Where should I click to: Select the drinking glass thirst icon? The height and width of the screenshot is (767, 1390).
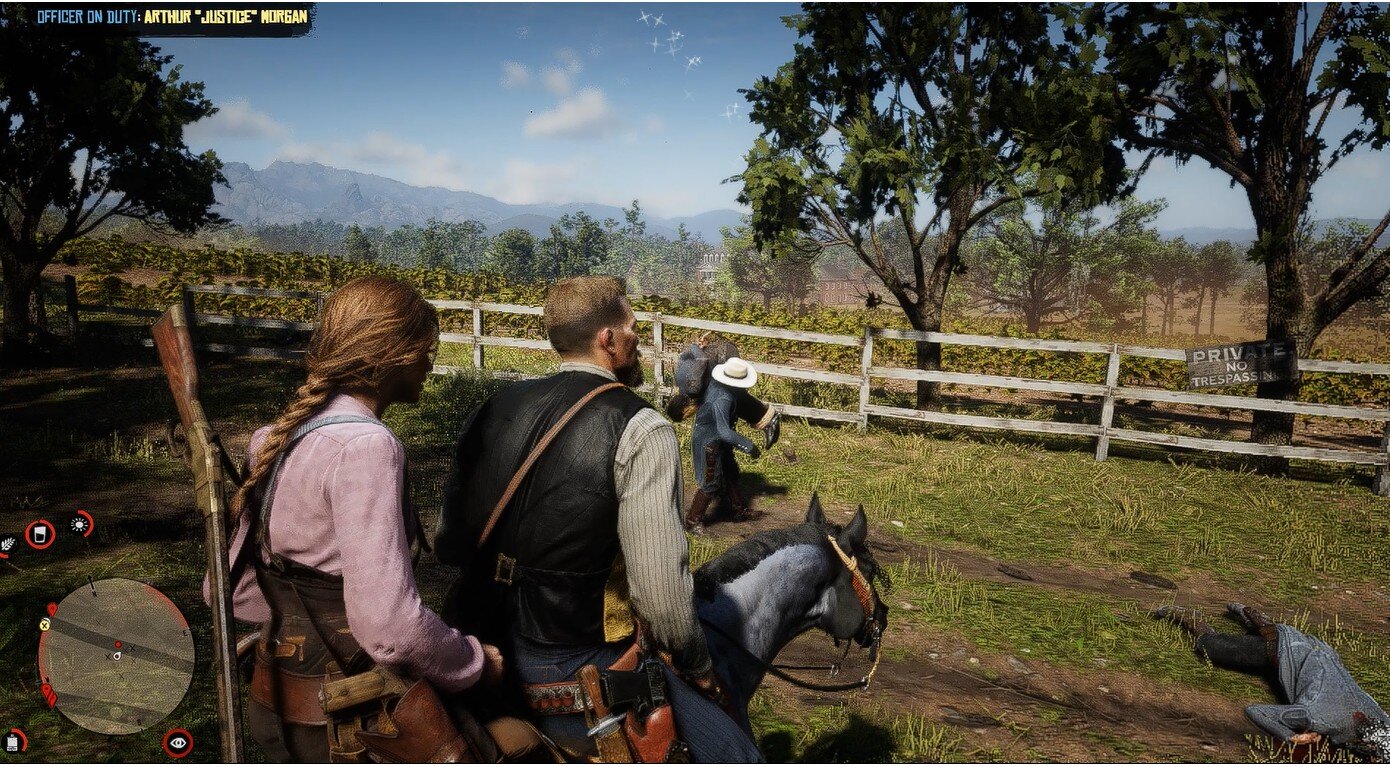click(40, 534)
